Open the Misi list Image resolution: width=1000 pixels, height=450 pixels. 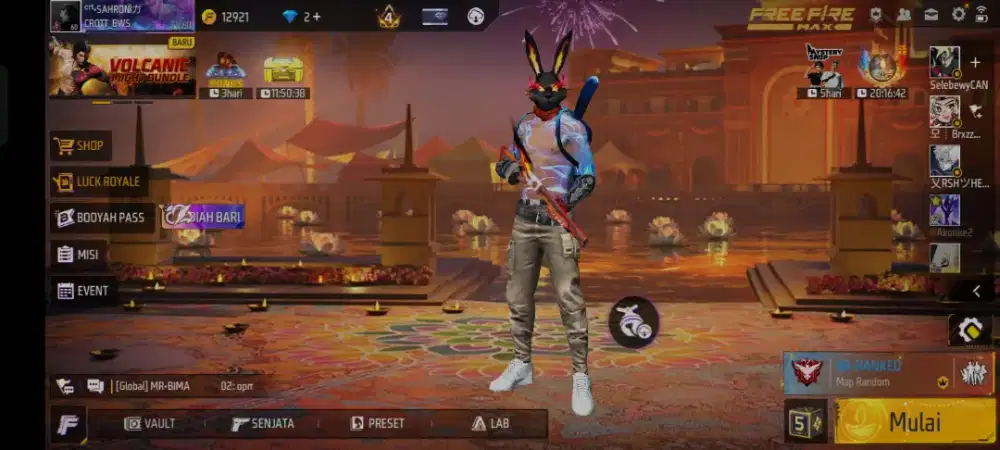[x=78, y=254]
